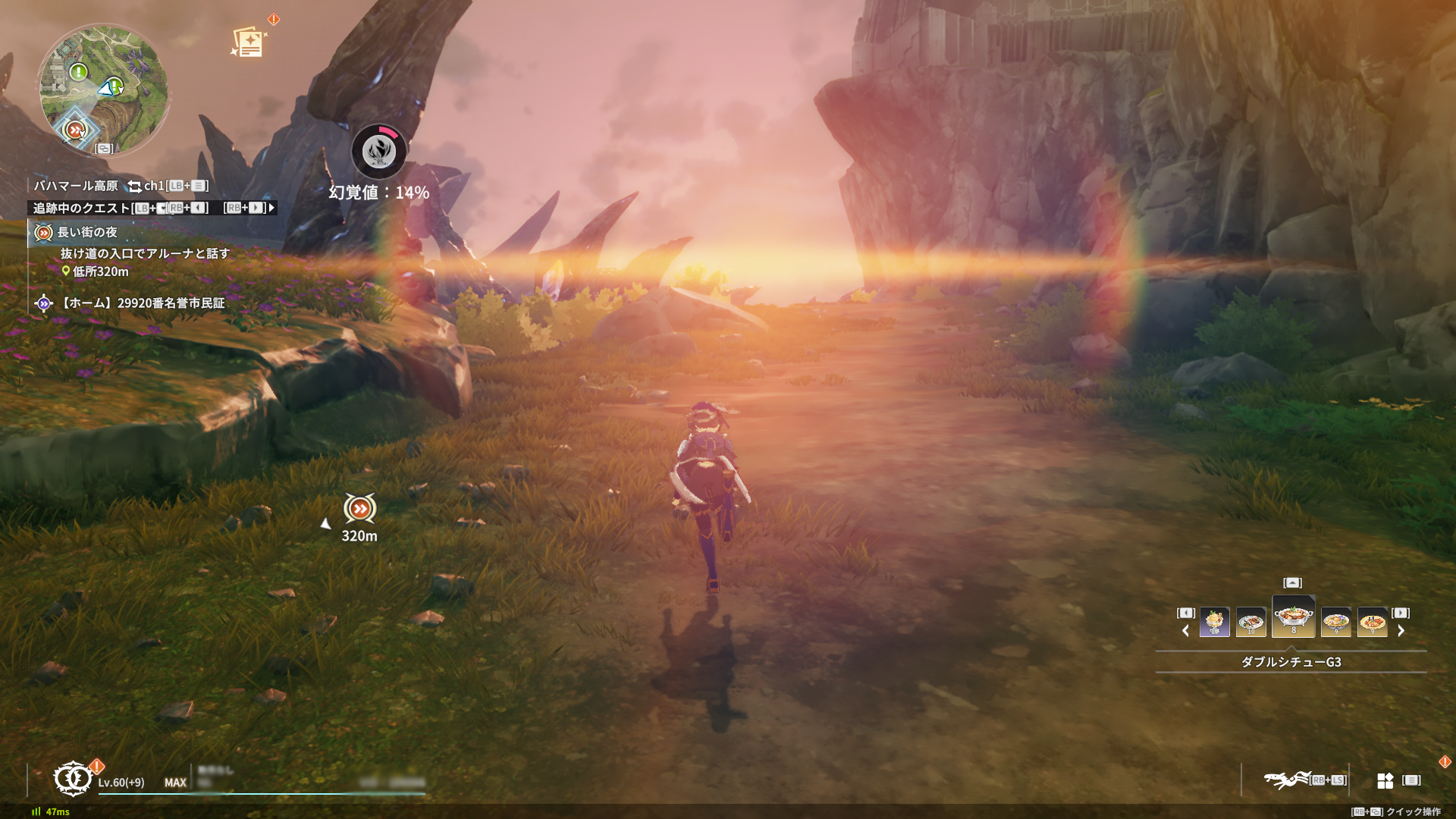Click the white dragon mount icon
Image resolution: width=1456 pixels, height=819 pixels.
point(1286,780)
